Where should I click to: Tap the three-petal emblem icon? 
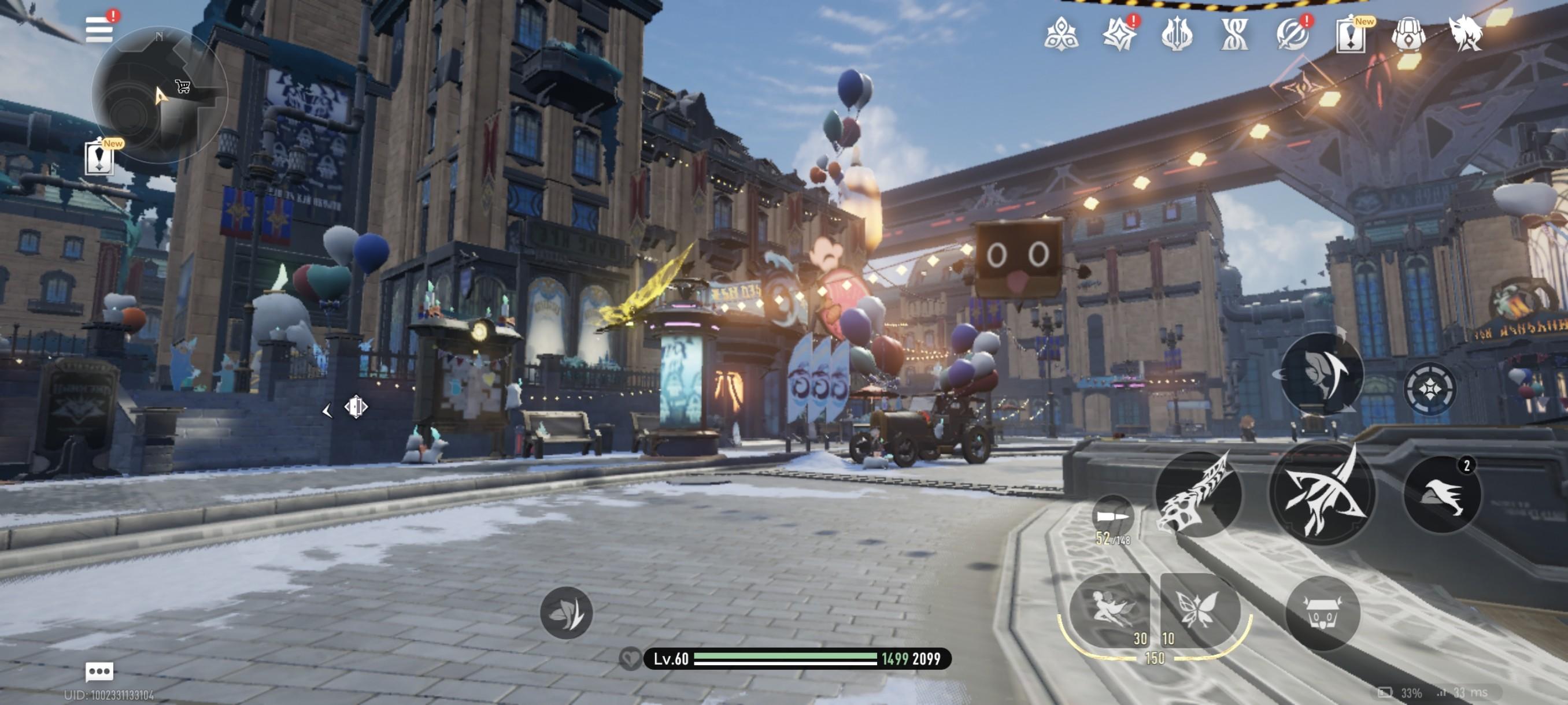click(1061, 34)
